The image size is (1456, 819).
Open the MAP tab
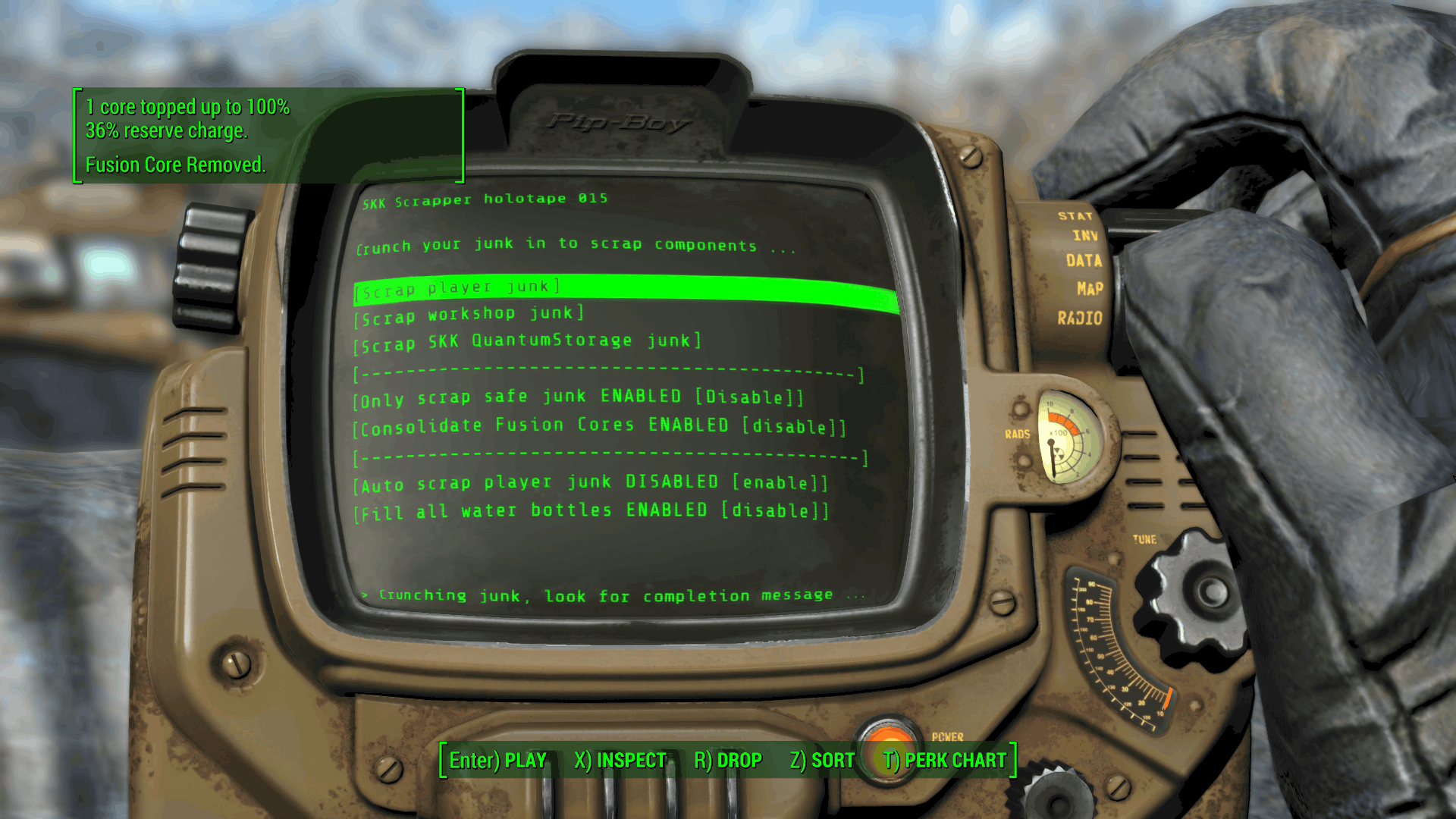pos(1090,289)
